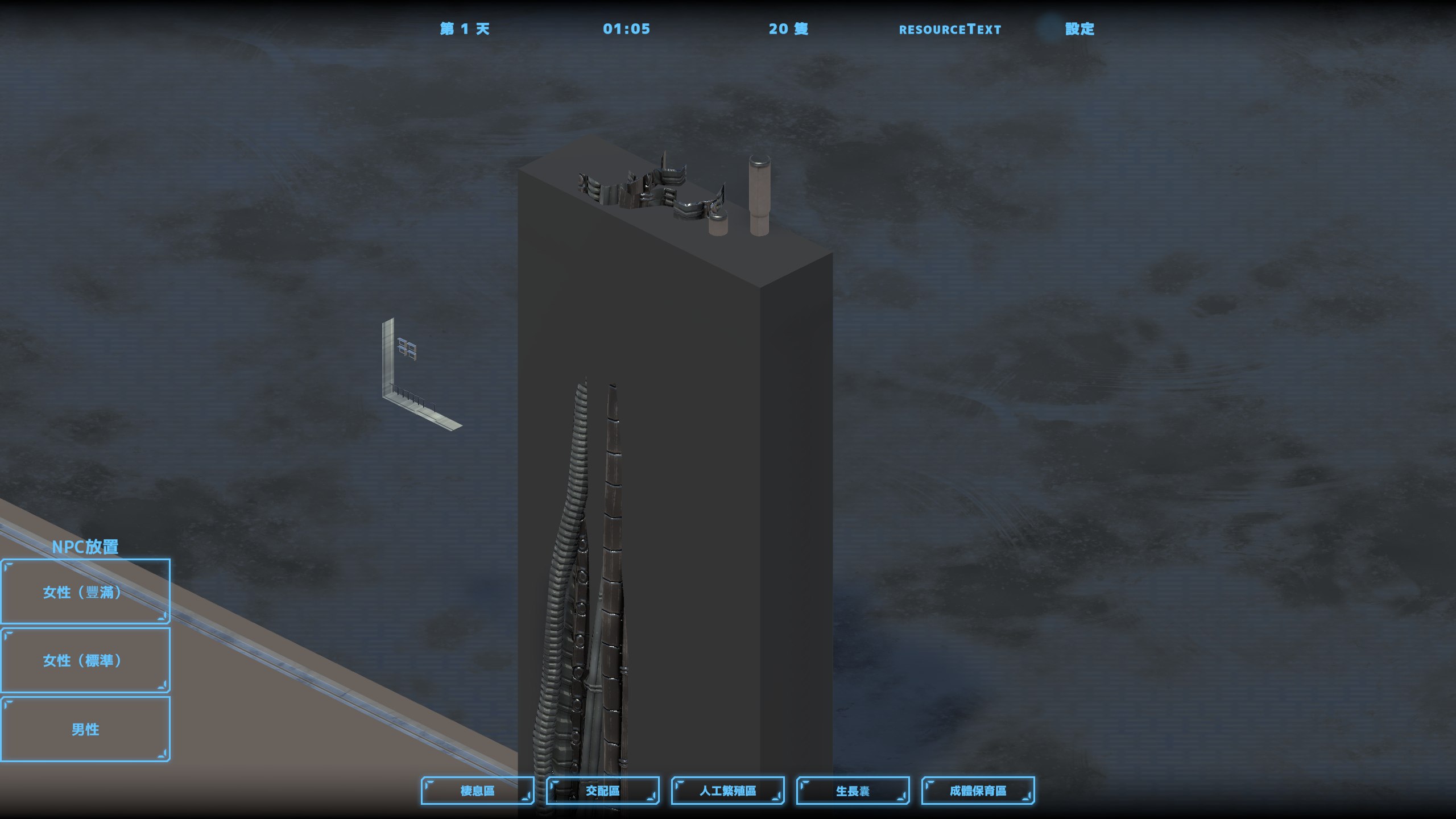Select the 男性 NPC button

(x=85, y=729)
